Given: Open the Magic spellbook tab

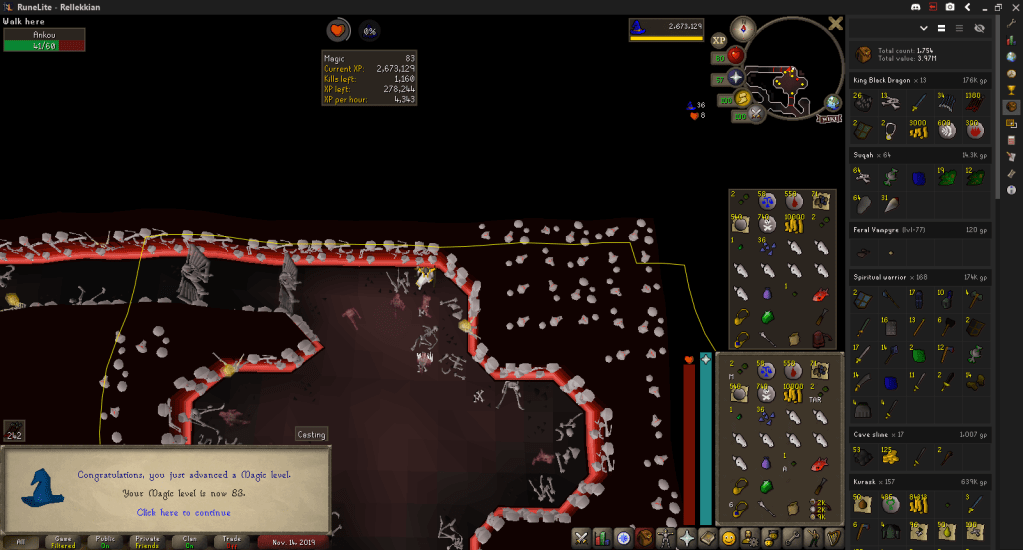Looking at the screenshot, I should click(x=708, y=538).
